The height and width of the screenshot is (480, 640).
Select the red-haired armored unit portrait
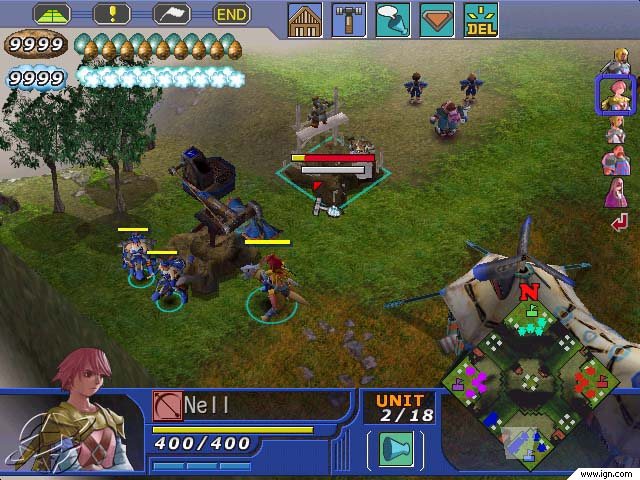coord(615,160)
